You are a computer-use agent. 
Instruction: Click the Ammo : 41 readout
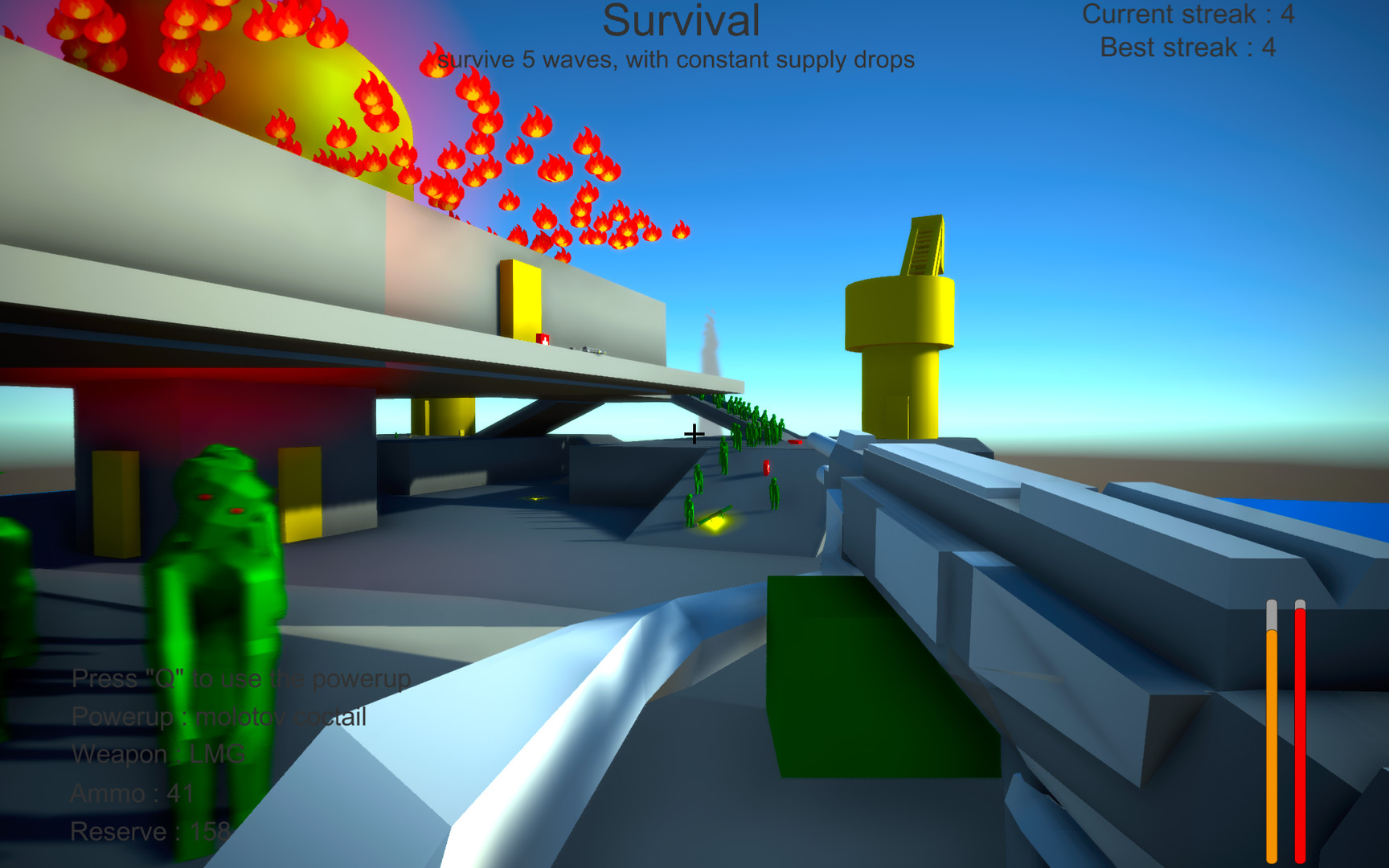(x=131, y=791)
